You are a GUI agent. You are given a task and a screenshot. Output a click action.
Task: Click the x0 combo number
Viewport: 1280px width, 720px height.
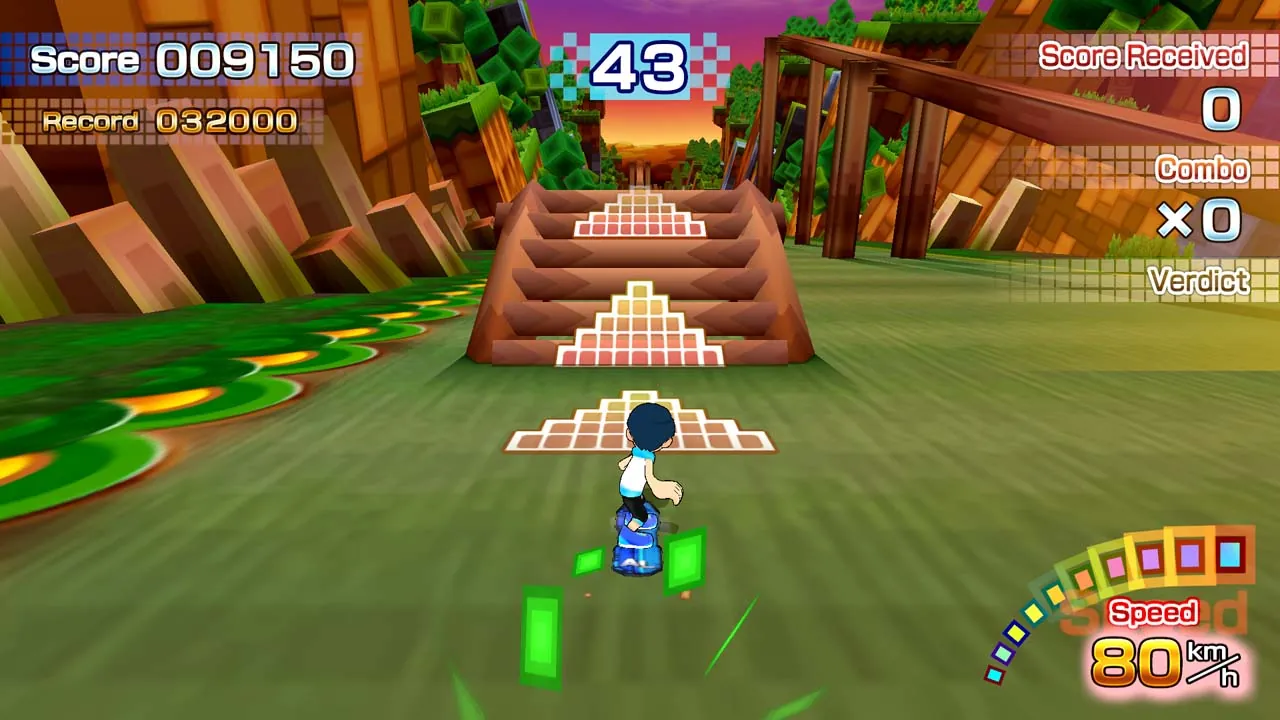1200,222
